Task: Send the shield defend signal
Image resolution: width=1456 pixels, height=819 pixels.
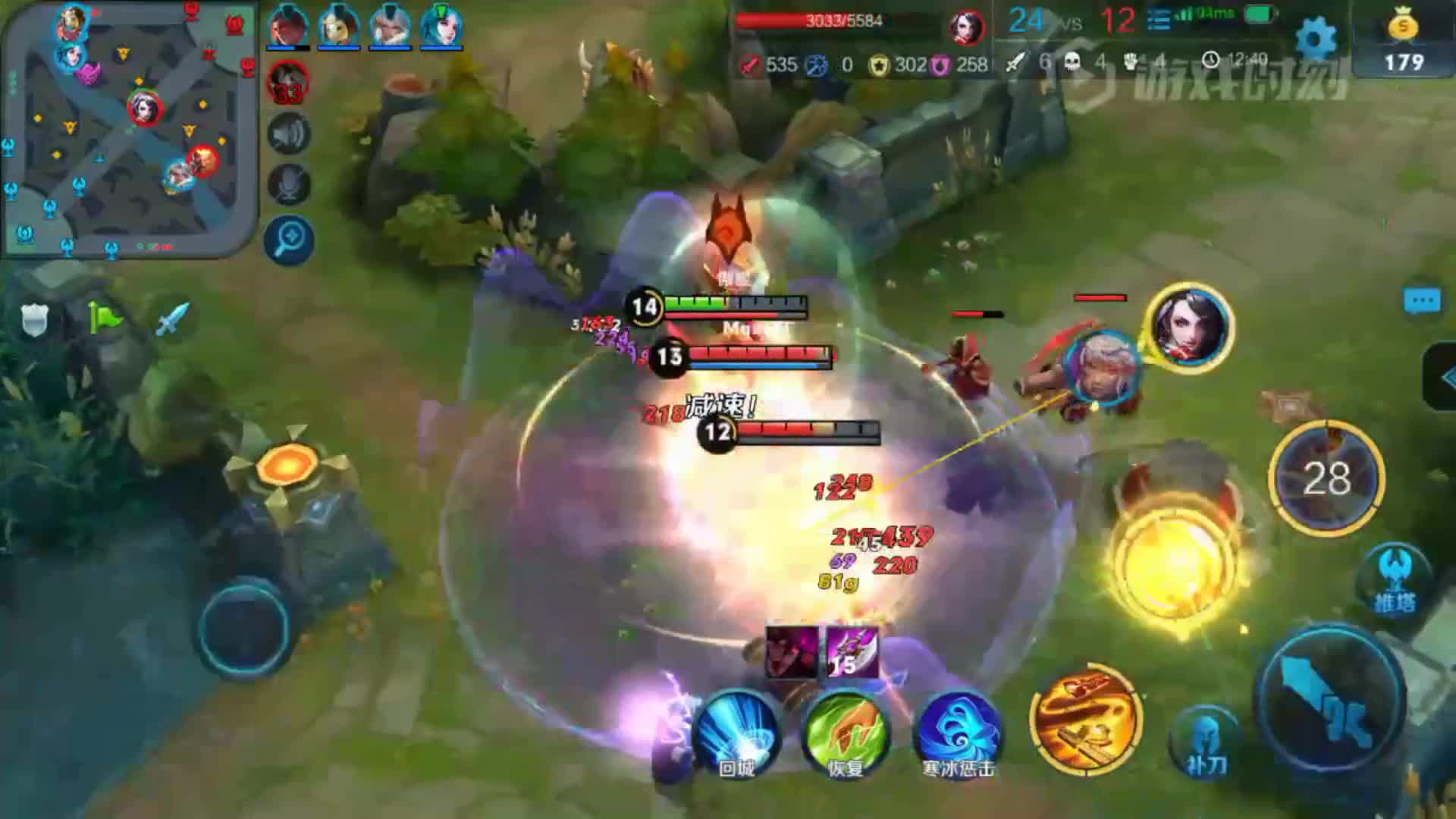Action: tap(34, 320)
